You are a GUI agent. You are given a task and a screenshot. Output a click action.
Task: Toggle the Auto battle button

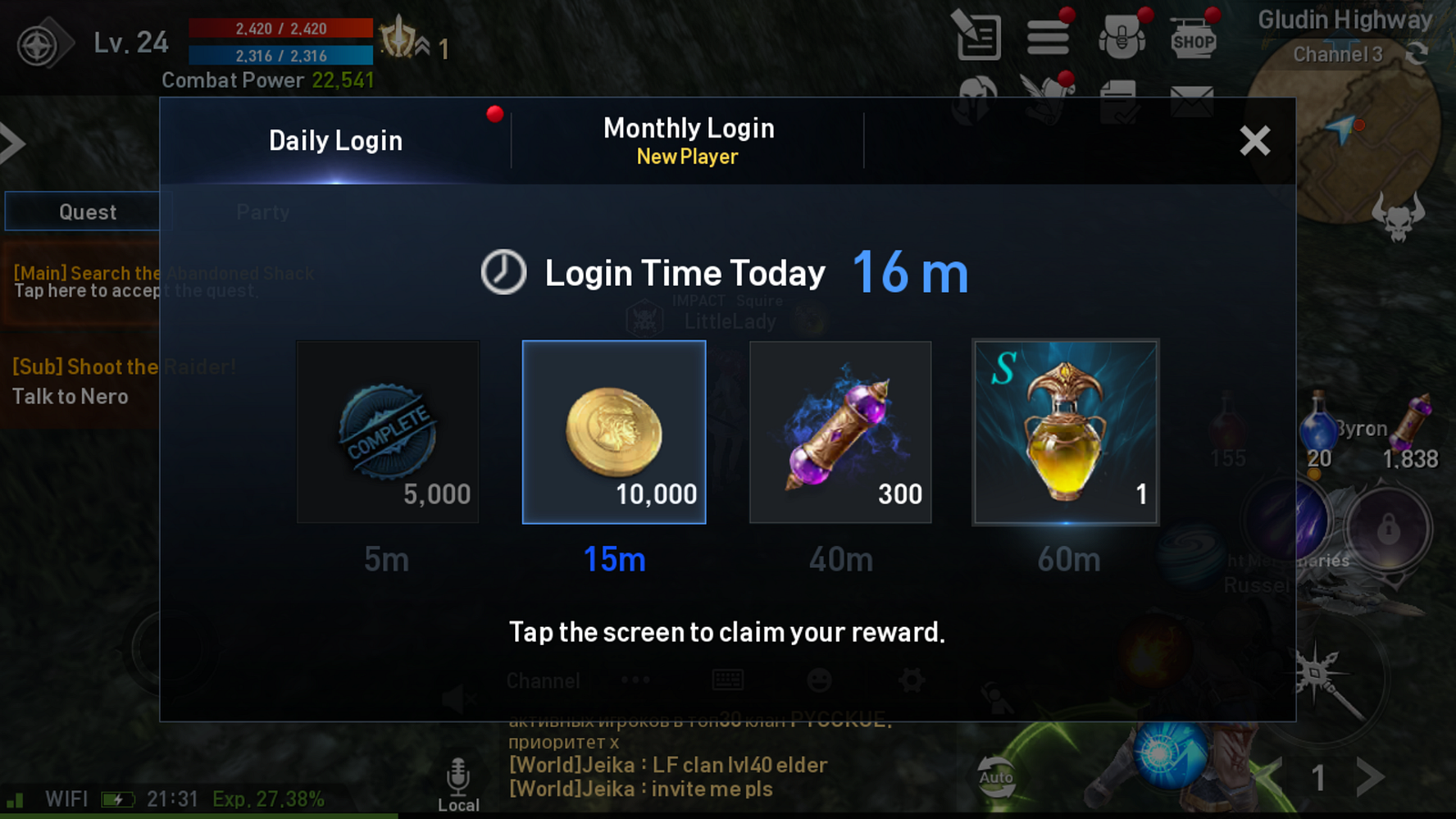click(x=996, y=776)
